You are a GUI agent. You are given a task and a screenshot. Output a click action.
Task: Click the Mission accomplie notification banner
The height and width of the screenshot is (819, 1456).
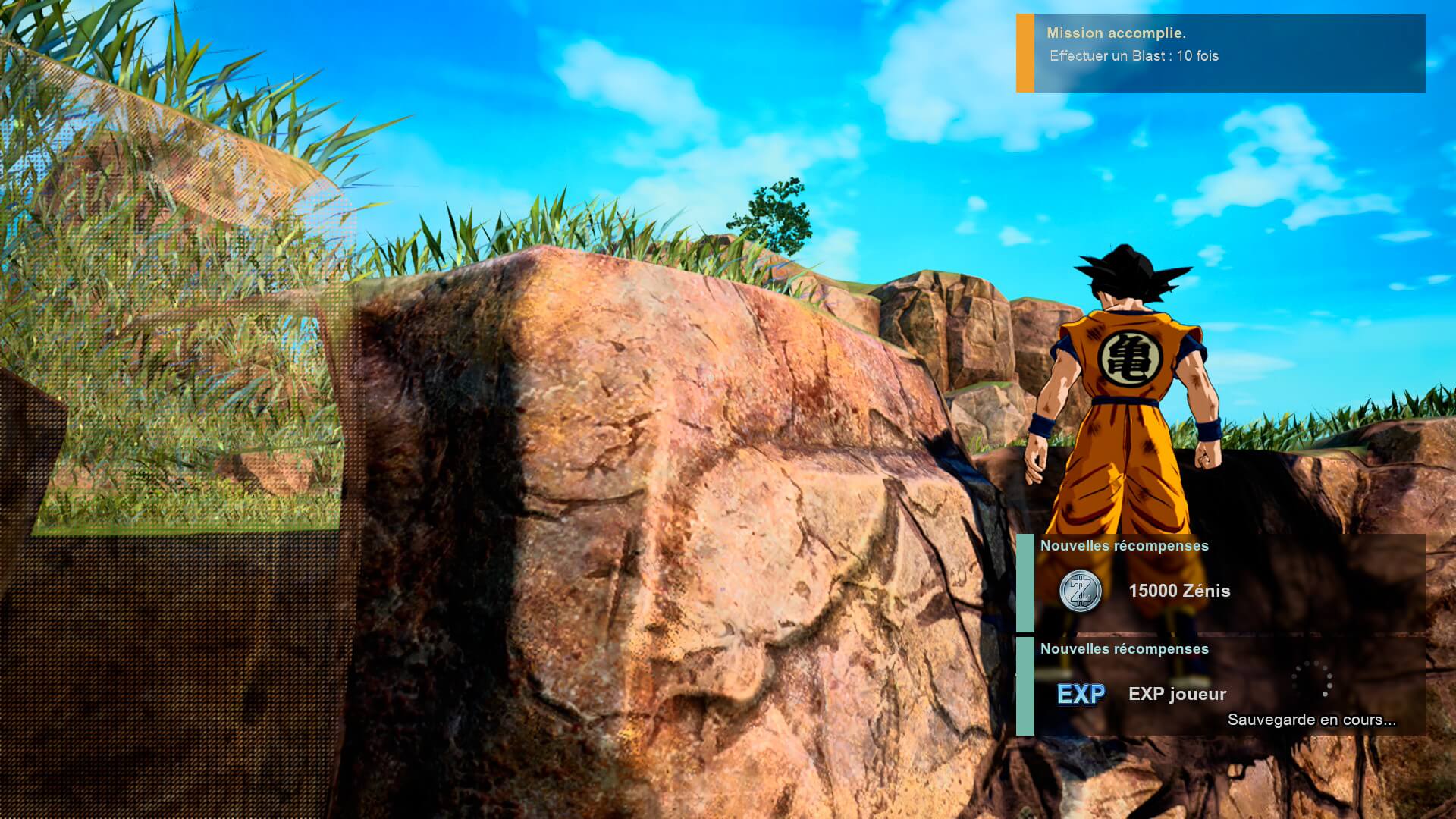click(1220, 53)
